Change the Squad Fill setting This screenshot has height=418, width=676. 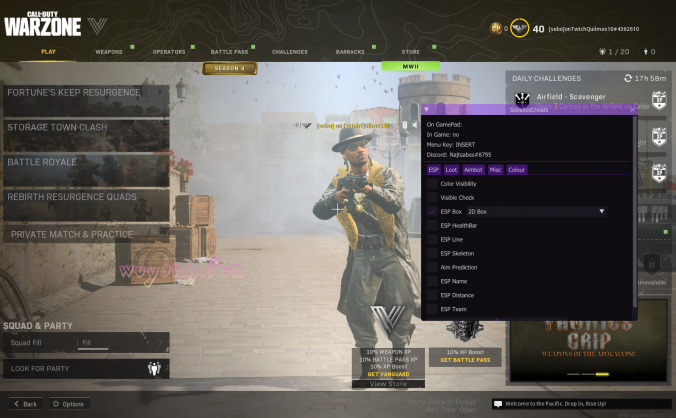[122, 343]
